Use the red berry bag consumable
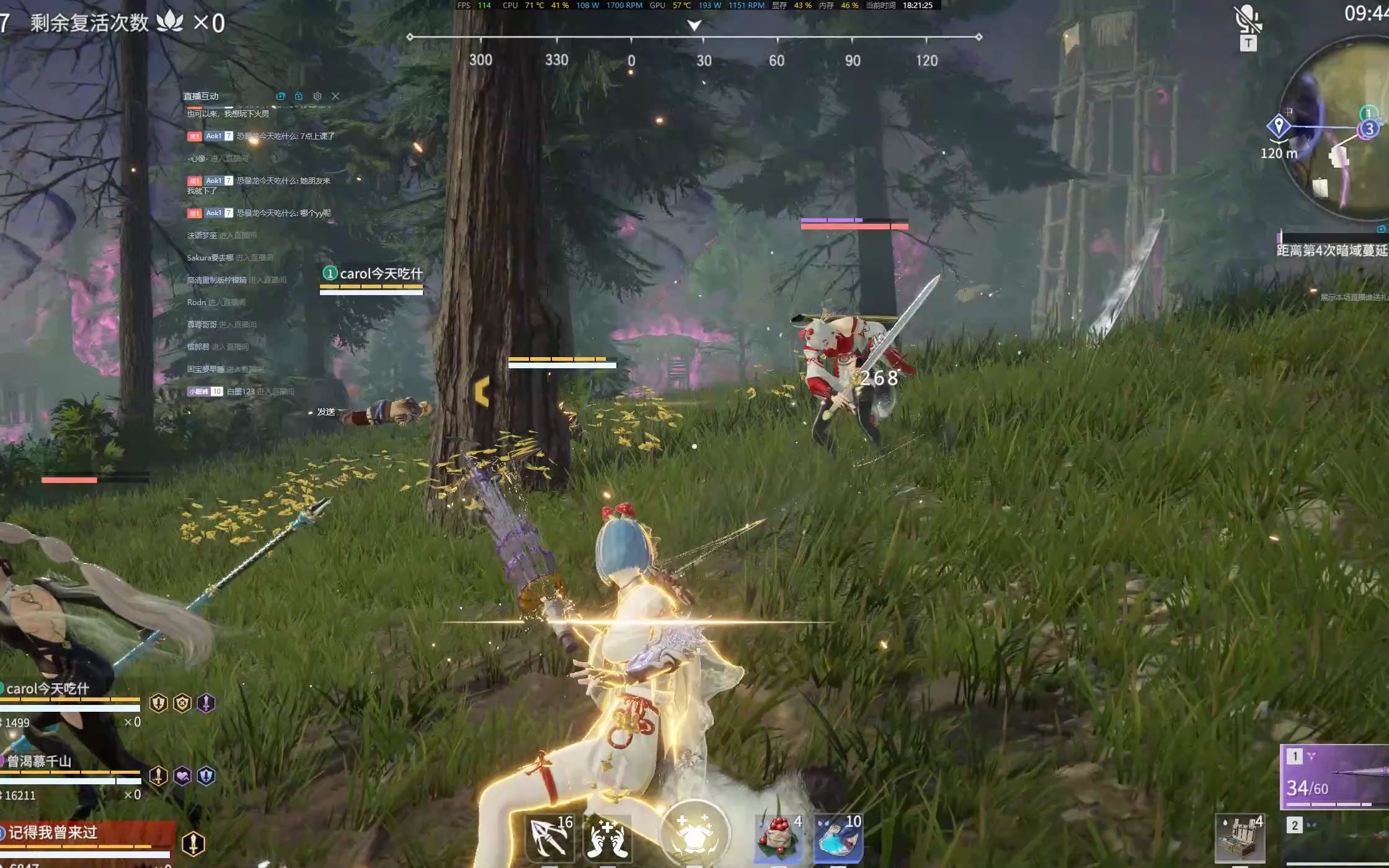Screen dimensions: 1389x868 click(x=778, y=838)
